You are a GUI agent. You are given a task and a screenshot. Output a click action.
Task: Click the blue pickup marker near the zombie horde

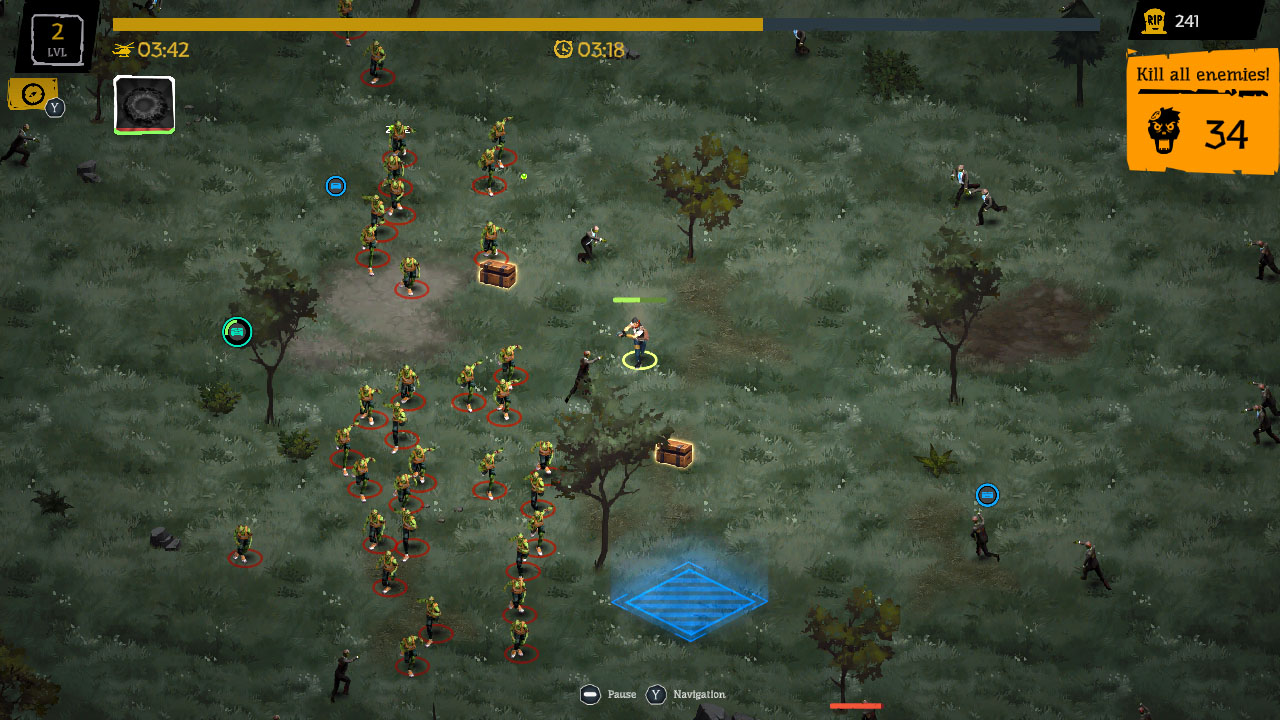pyautogui.click(x=336, y=186)
